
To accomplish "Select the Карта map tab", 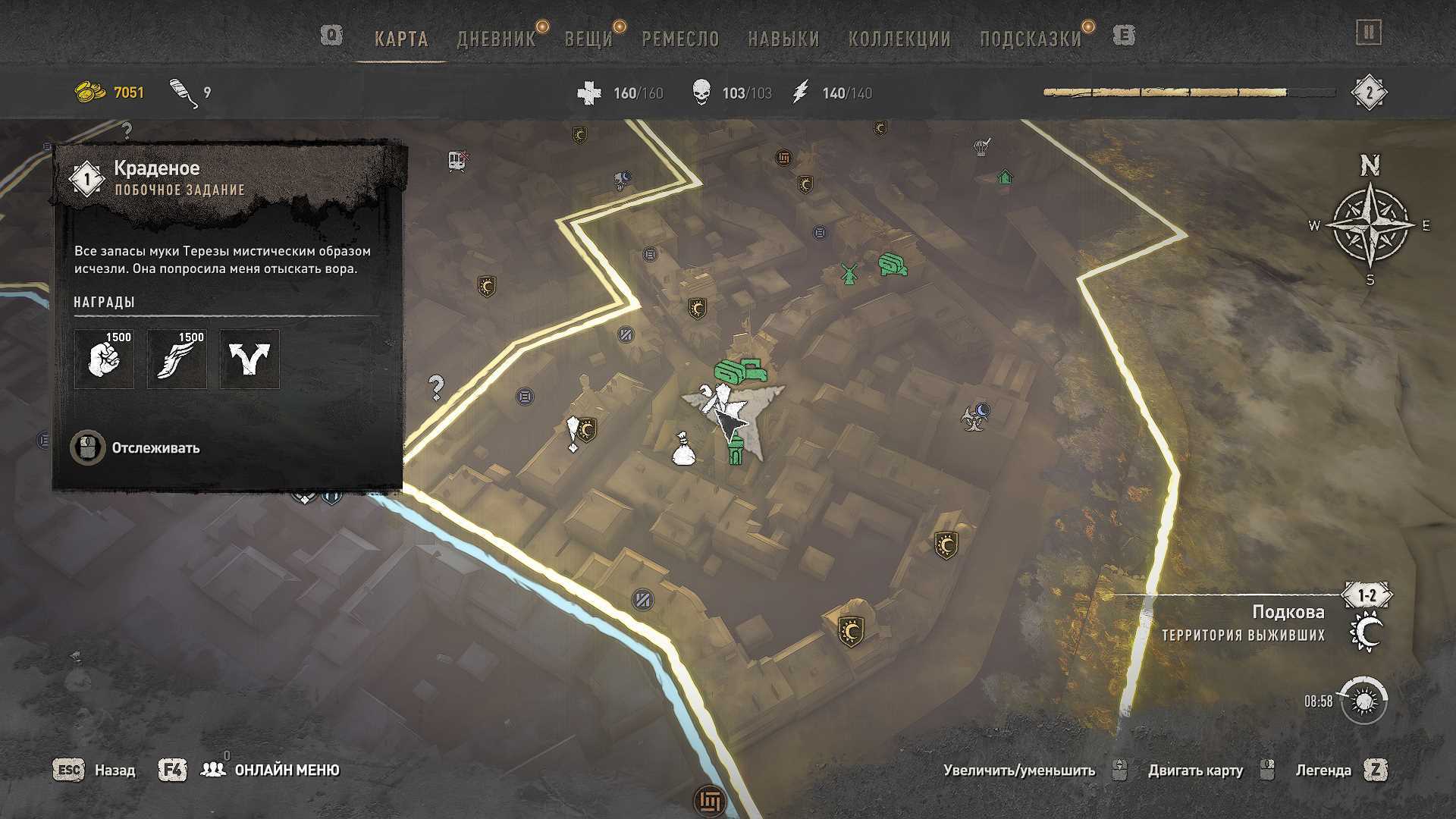I will (x=401, y=39).
